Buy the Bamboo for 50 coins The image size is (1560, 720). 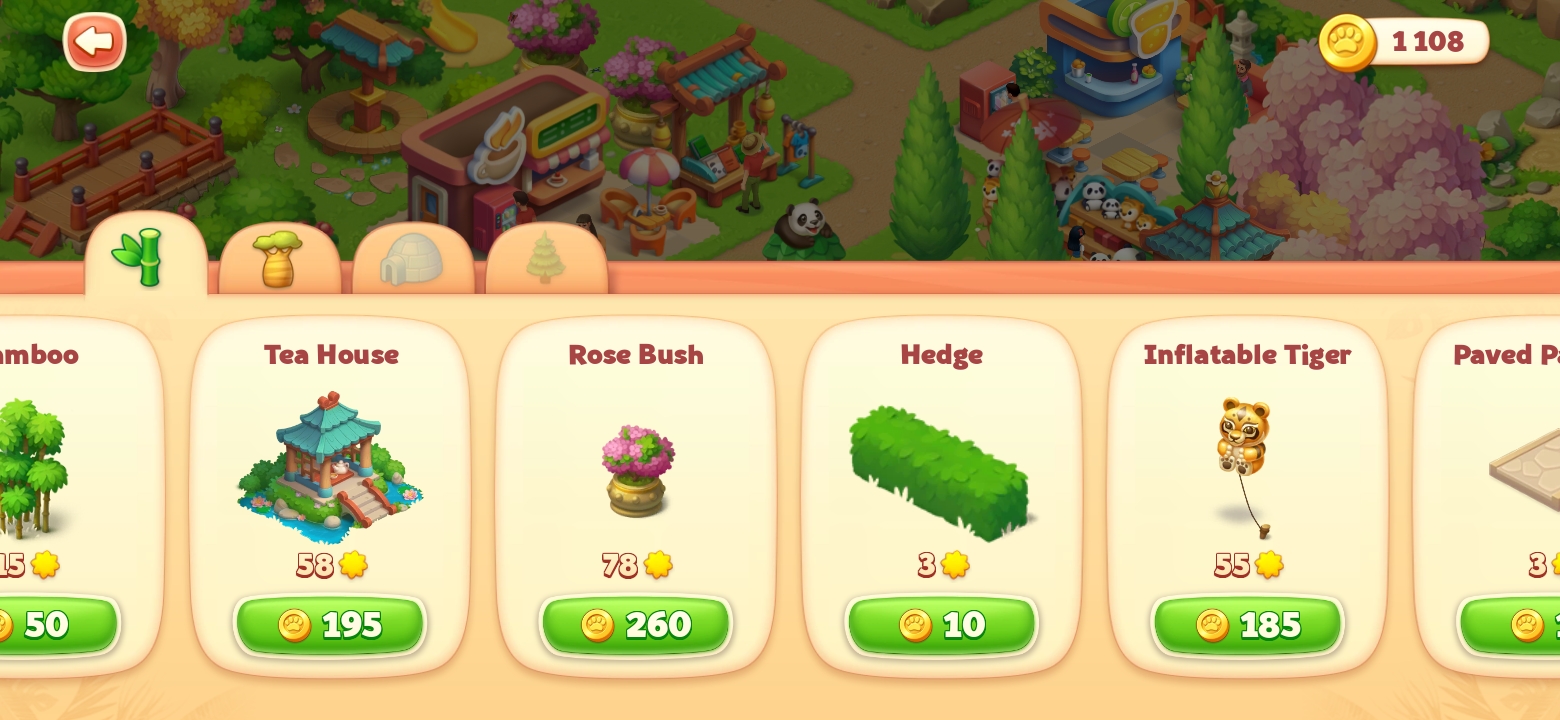50,625
